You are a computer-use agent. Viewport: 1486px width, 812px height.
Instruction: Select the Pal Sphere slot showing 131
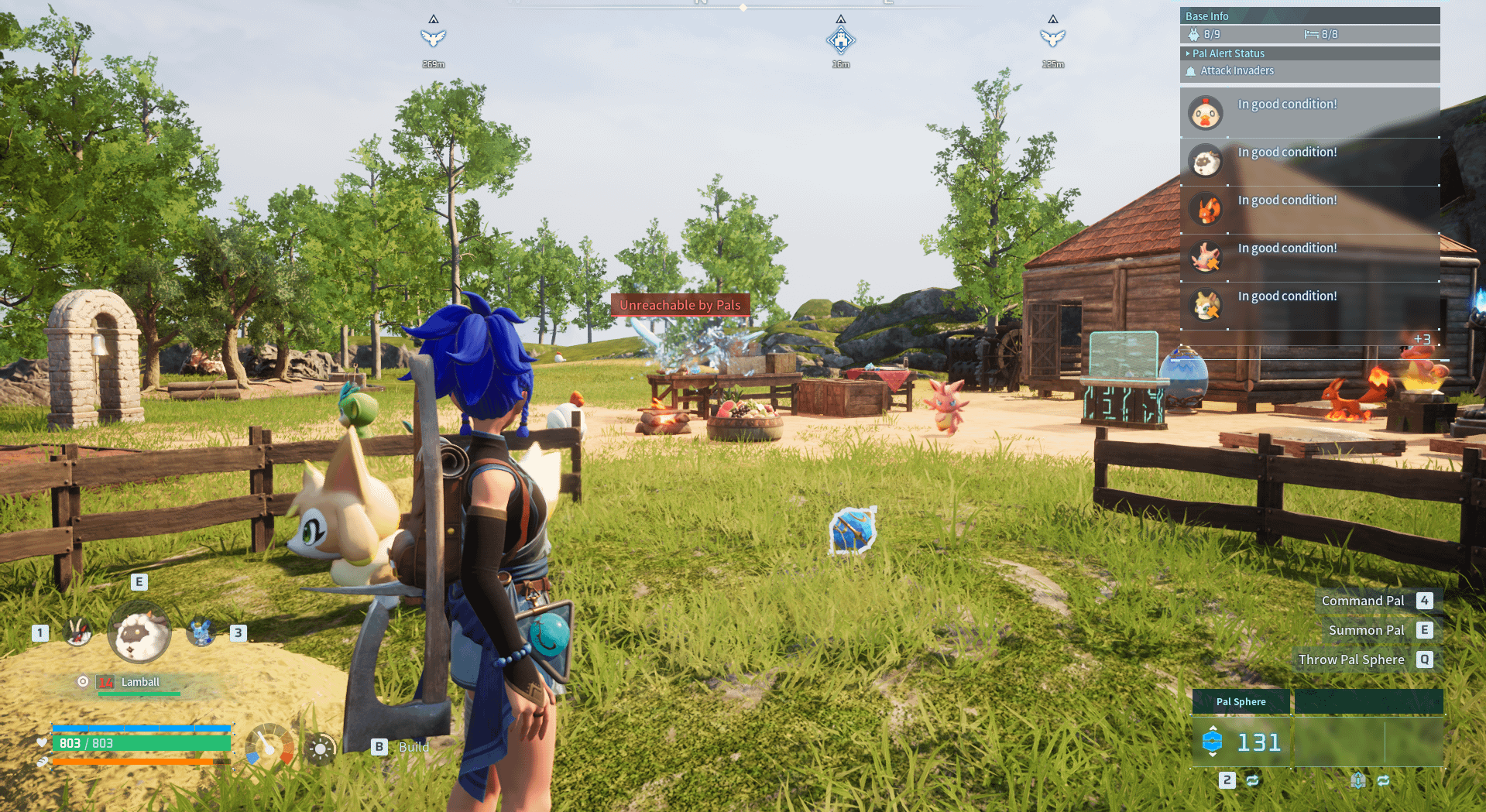pos(1241,742)
